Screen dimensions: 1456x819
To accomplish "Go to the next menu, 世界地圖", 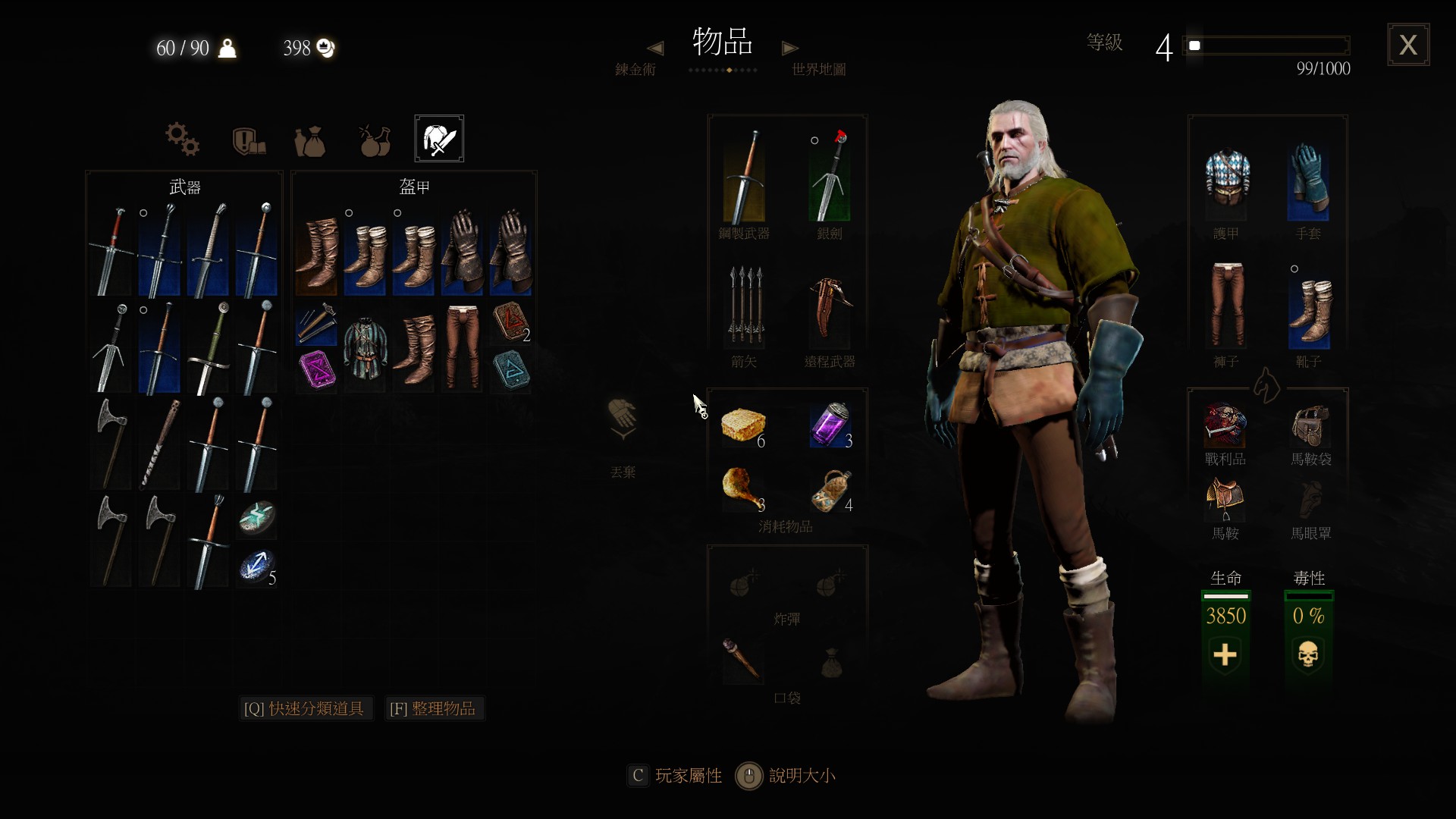I will [818, 69].
